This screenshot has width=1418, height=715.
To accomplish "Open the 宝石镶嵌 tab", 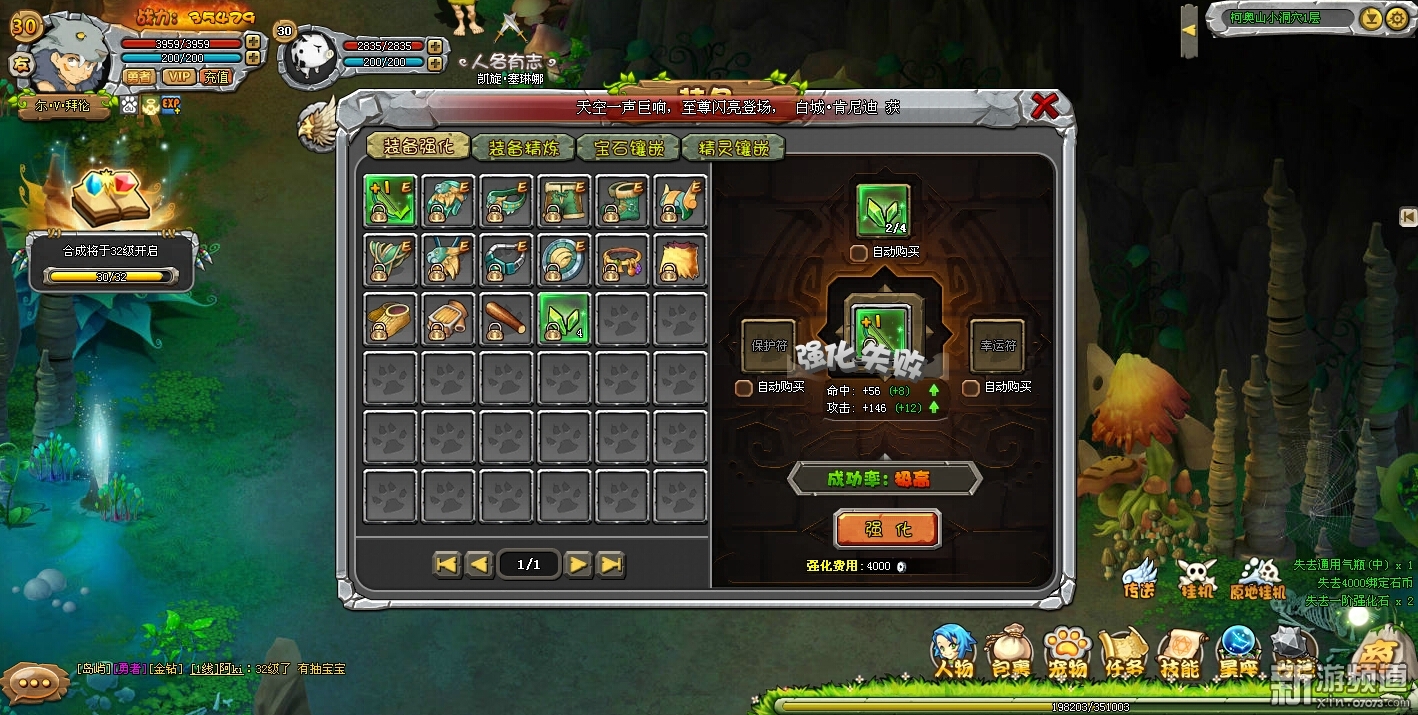I will [629, 148].
